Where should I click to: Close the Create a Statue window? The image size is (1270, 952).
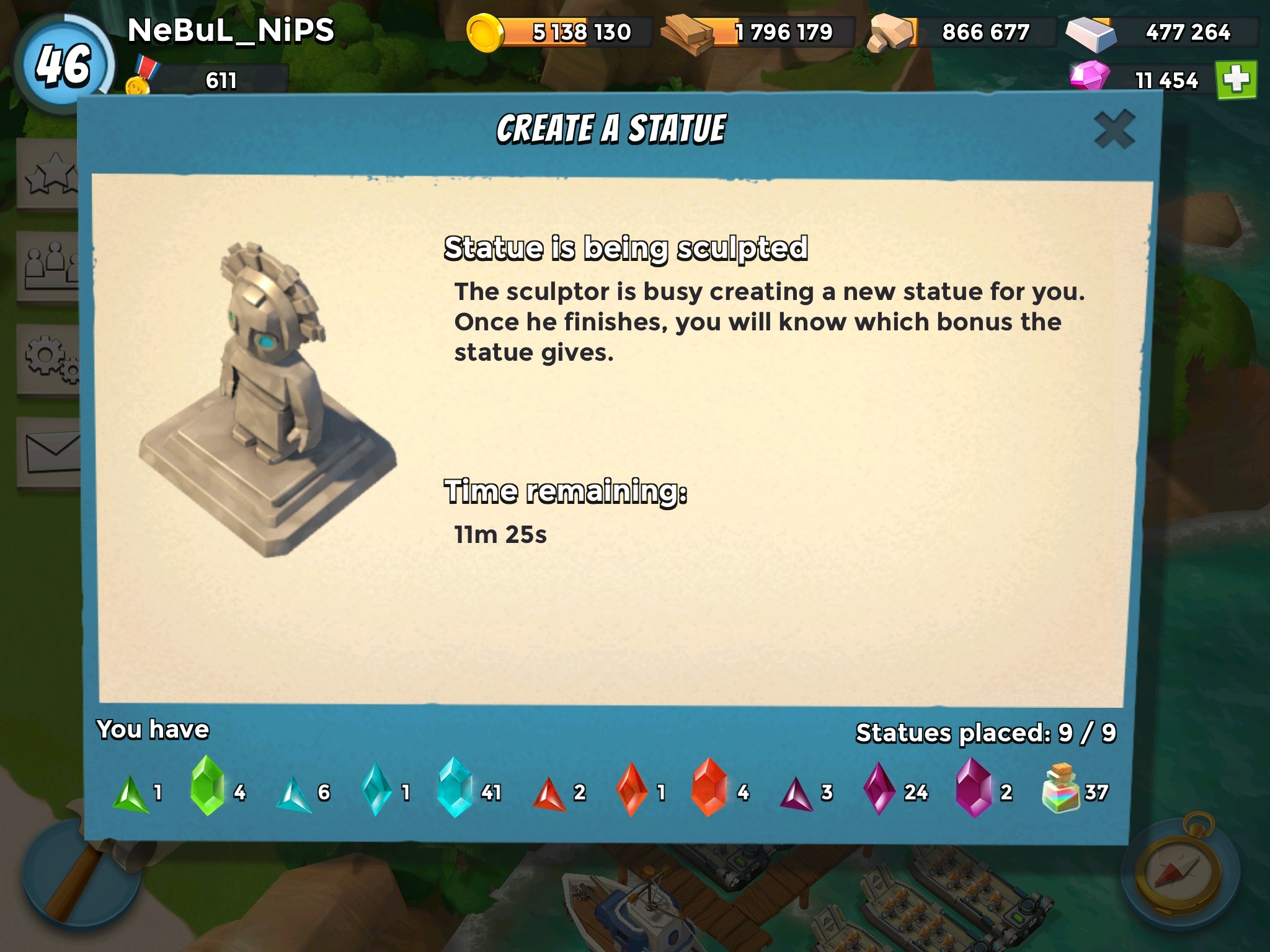pyautogui.click(x=1114, y=130)
